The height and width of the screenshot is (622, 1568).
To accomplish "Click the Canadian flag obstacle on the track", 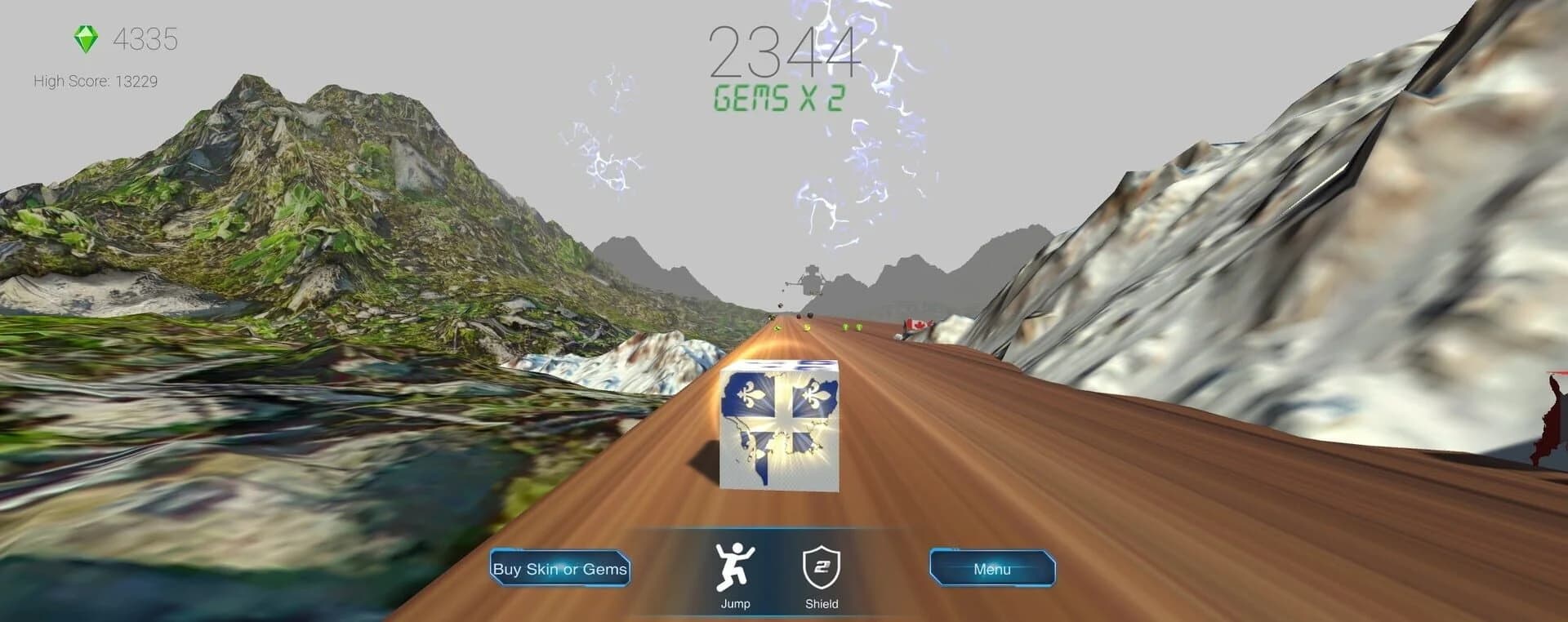I will tap(916, 323).
